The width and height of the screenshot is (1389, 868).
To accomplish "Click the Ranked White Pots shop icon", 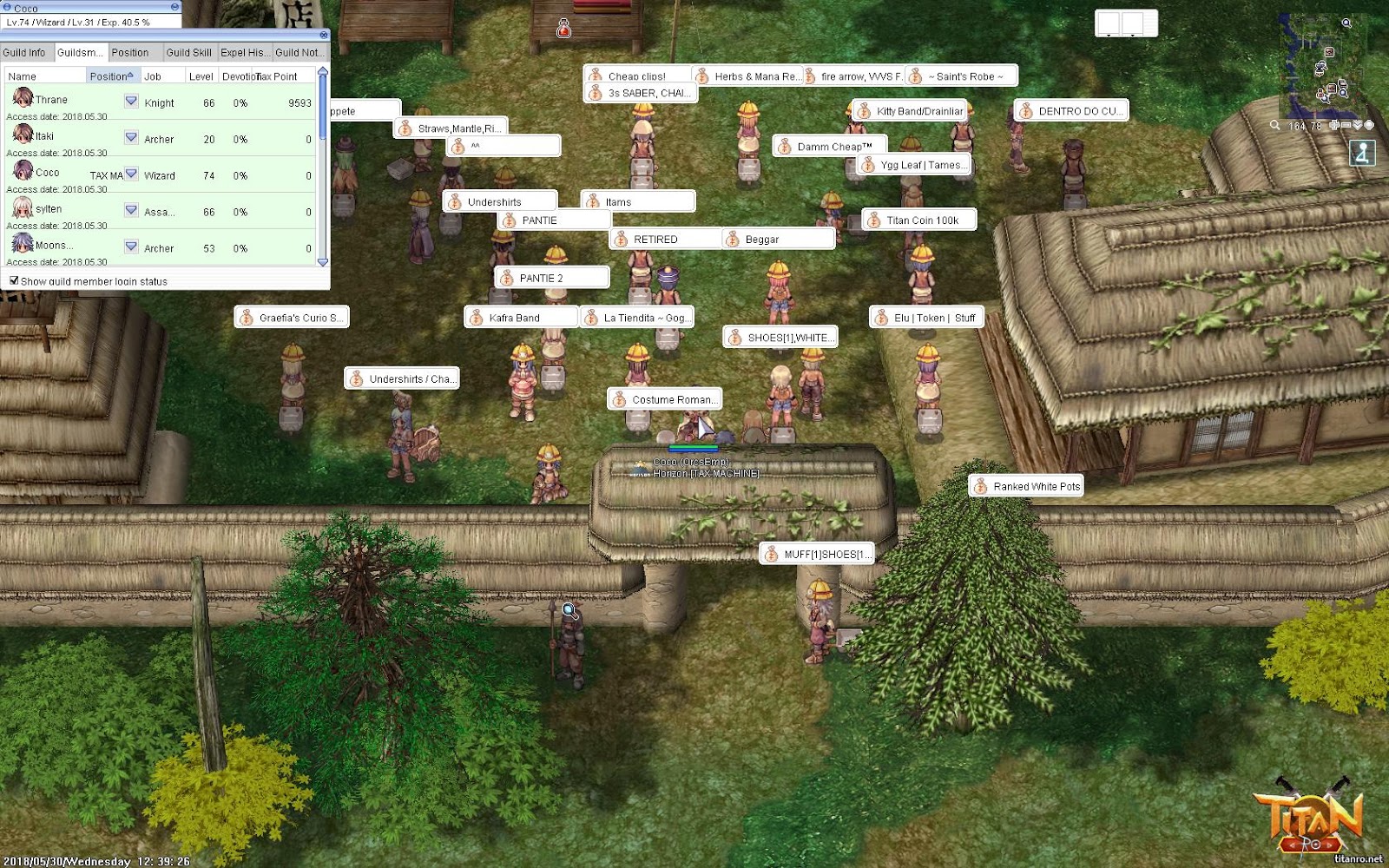I will coord(981,486).
